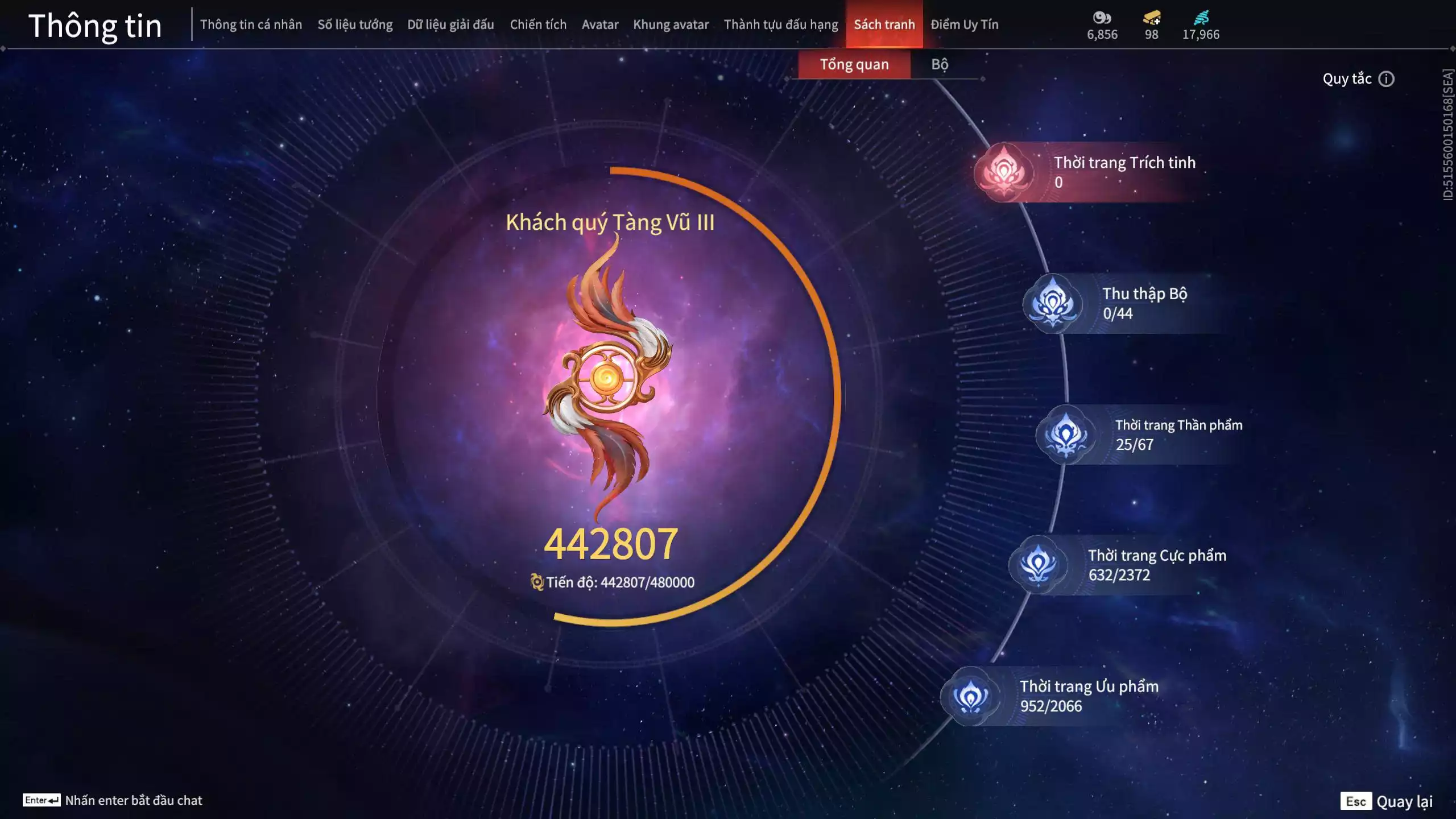The image size is (1456, 819).
Task: Open the Sách tranh menu item
Action: click(x=884, y=24)
